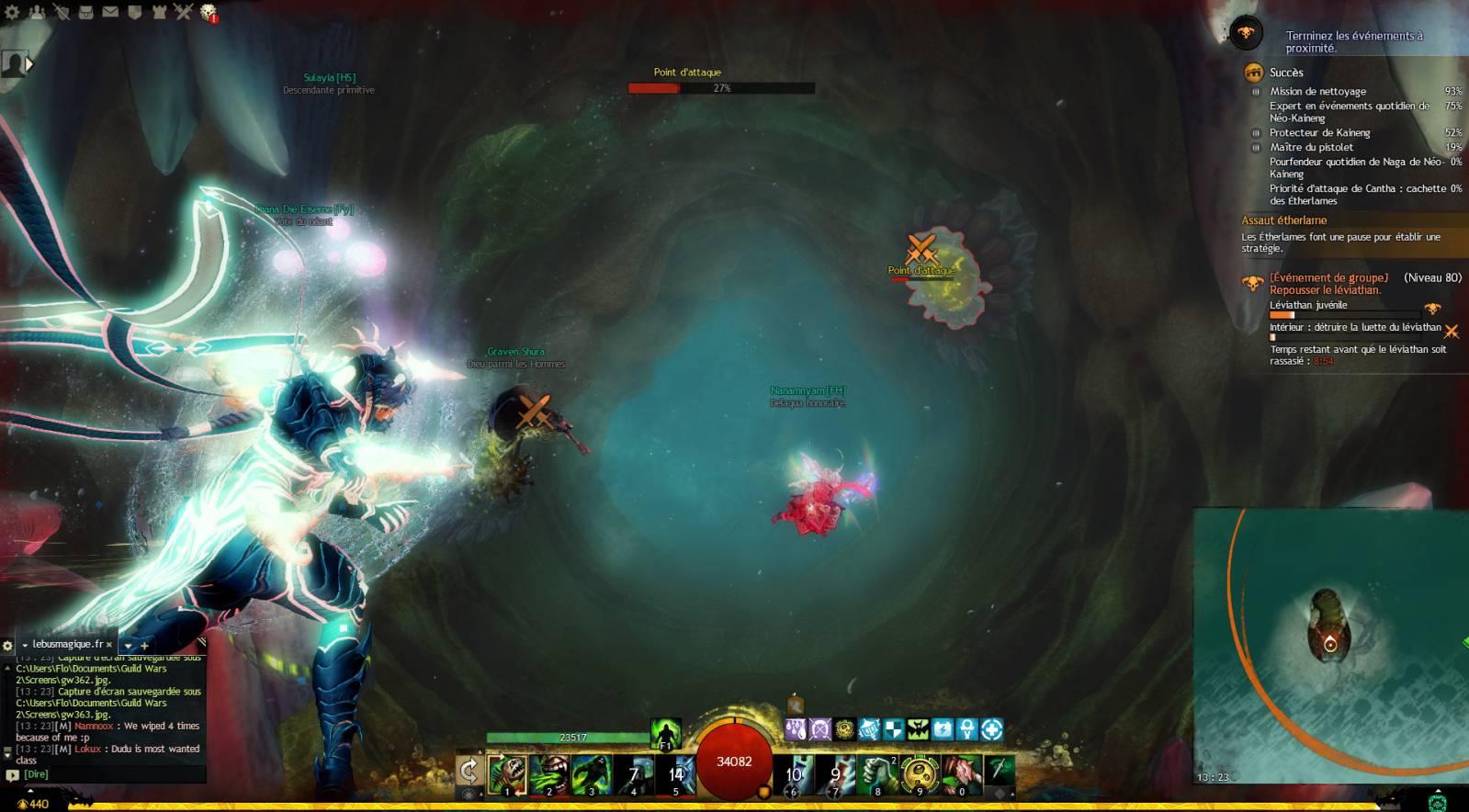Open the inventory bag icon

click(x=85, y=12)
